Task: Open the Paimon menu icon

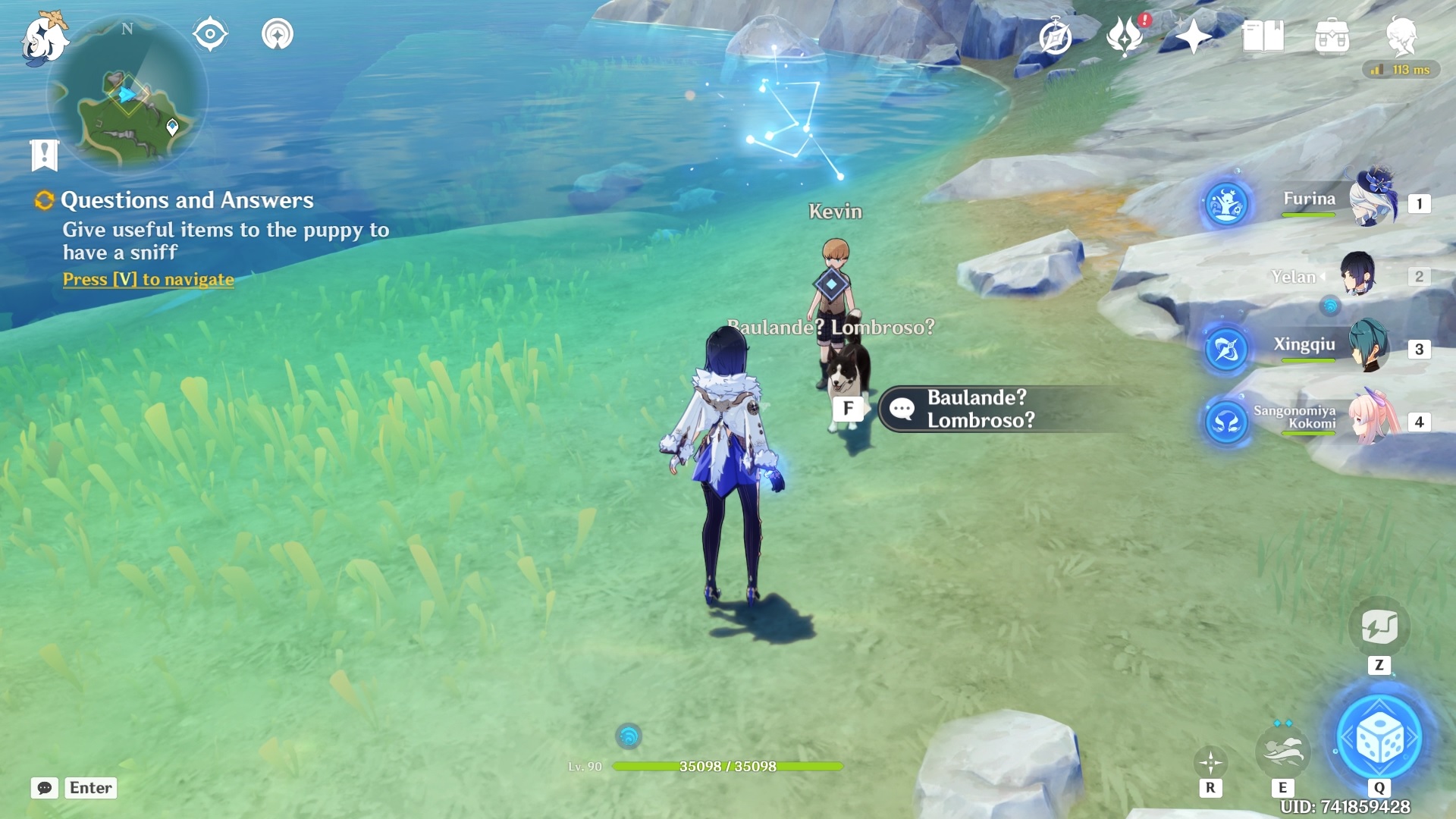Action: click(44, 39)
